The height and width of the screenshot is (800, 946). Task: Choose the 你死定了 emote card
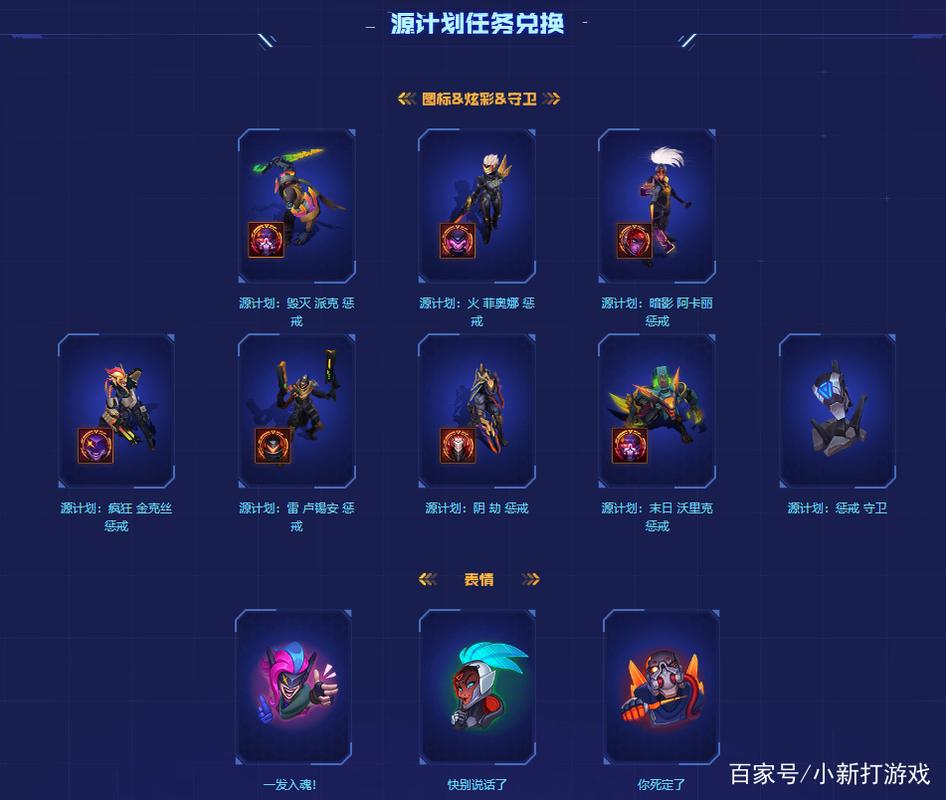coord(661,688)
